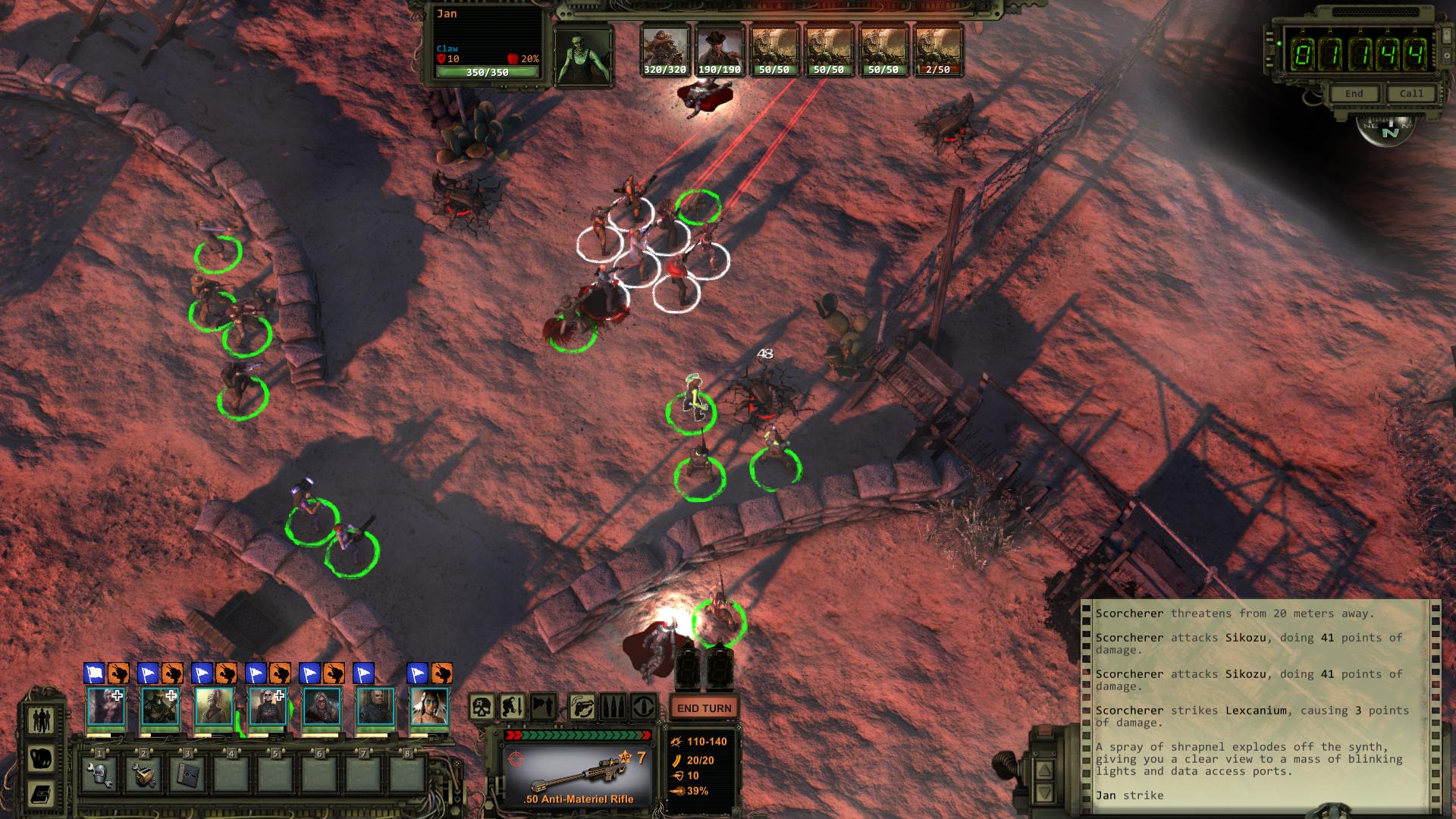The image size is (1456, 819).
Task: Click the radio's Call button
Action: [x=1410, y=93]
